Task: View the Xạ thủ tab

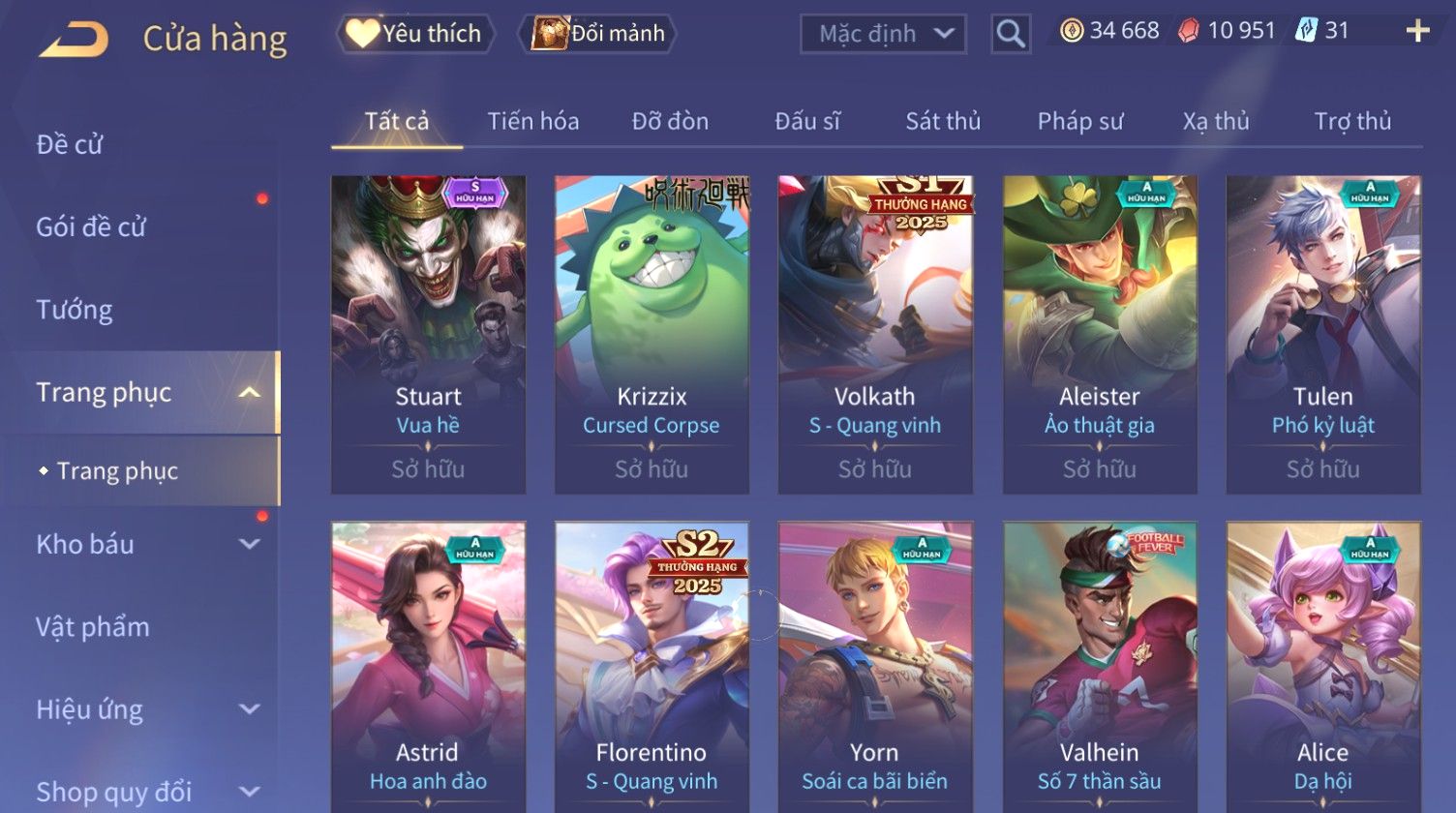Action: tap(1215, 121)
